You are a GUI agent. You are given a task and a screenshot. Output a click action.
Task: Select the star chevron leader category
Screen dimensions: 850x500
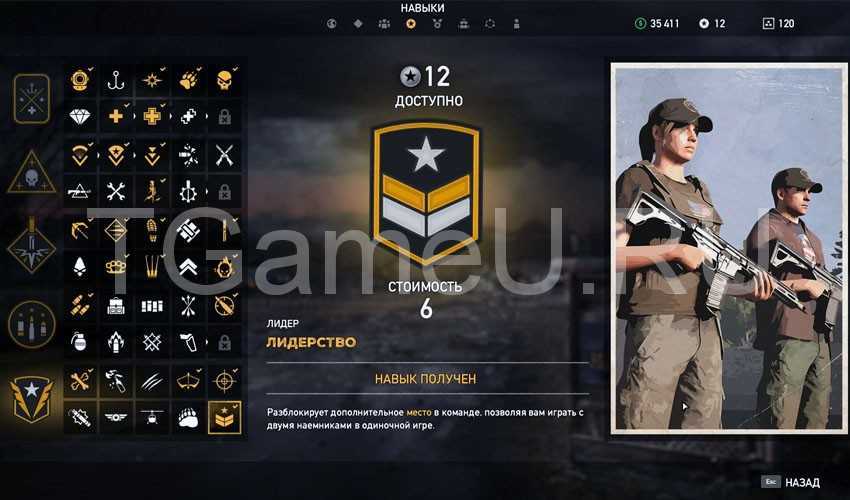tap(32, 397)
